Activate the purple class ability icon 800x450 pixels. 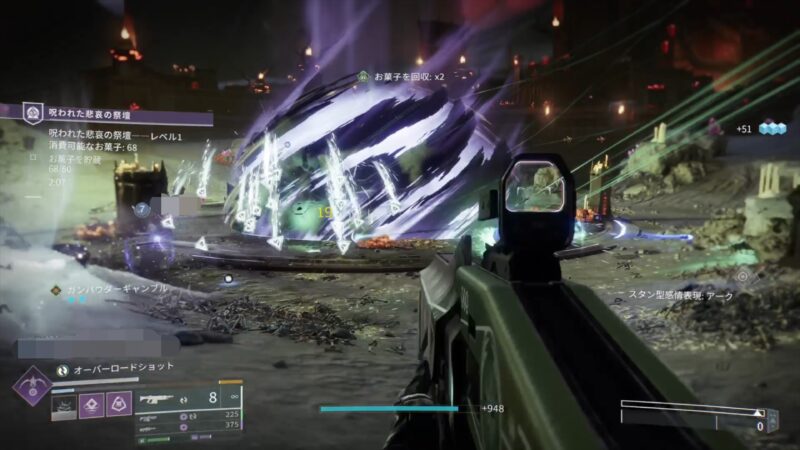pyautogui.click(x=119, y=404)
